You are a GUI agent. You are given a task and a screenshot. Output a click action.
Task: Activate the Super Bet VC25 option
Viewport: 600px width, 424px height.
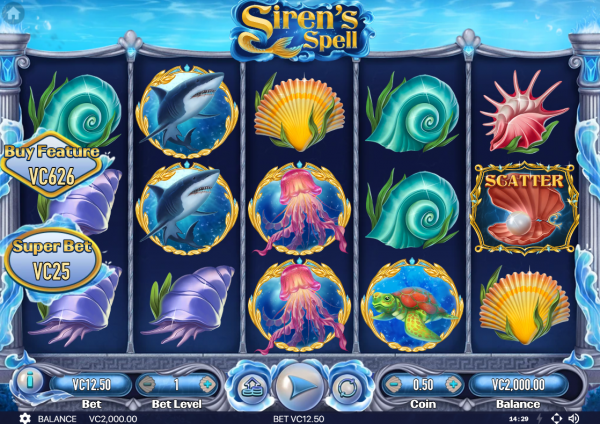pyautogui.click(x=52, y=257)
